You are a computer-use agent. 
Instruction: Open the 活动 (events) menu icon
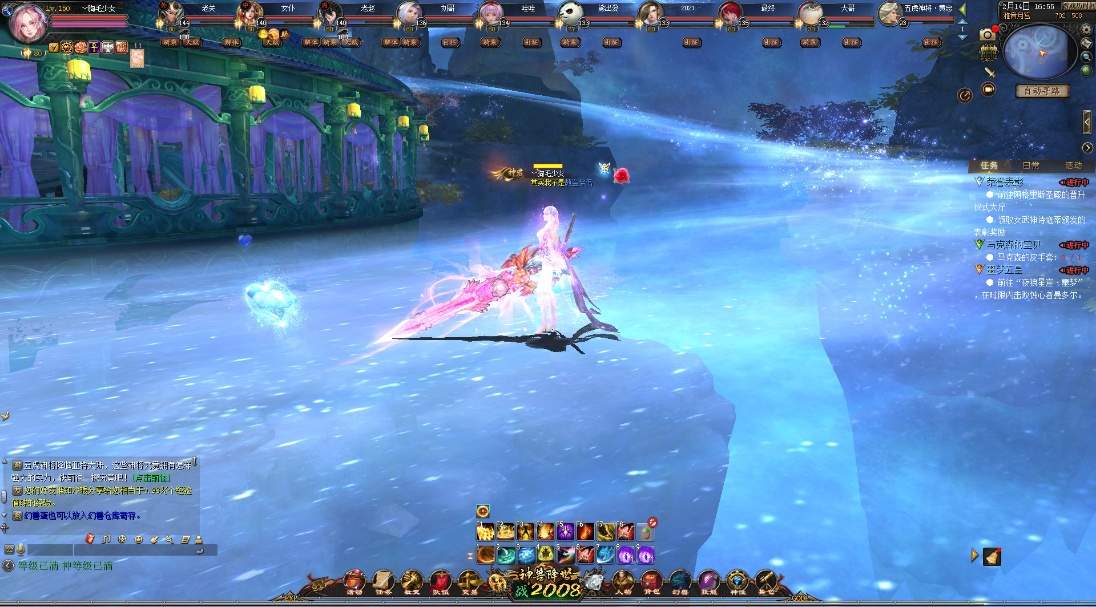tap(354, 581)
